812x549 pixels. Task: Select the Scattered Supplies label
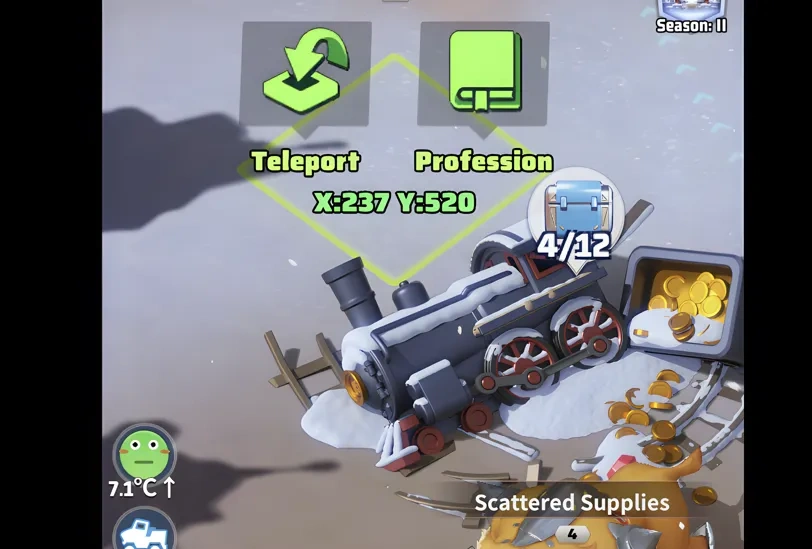coord(571,502)
